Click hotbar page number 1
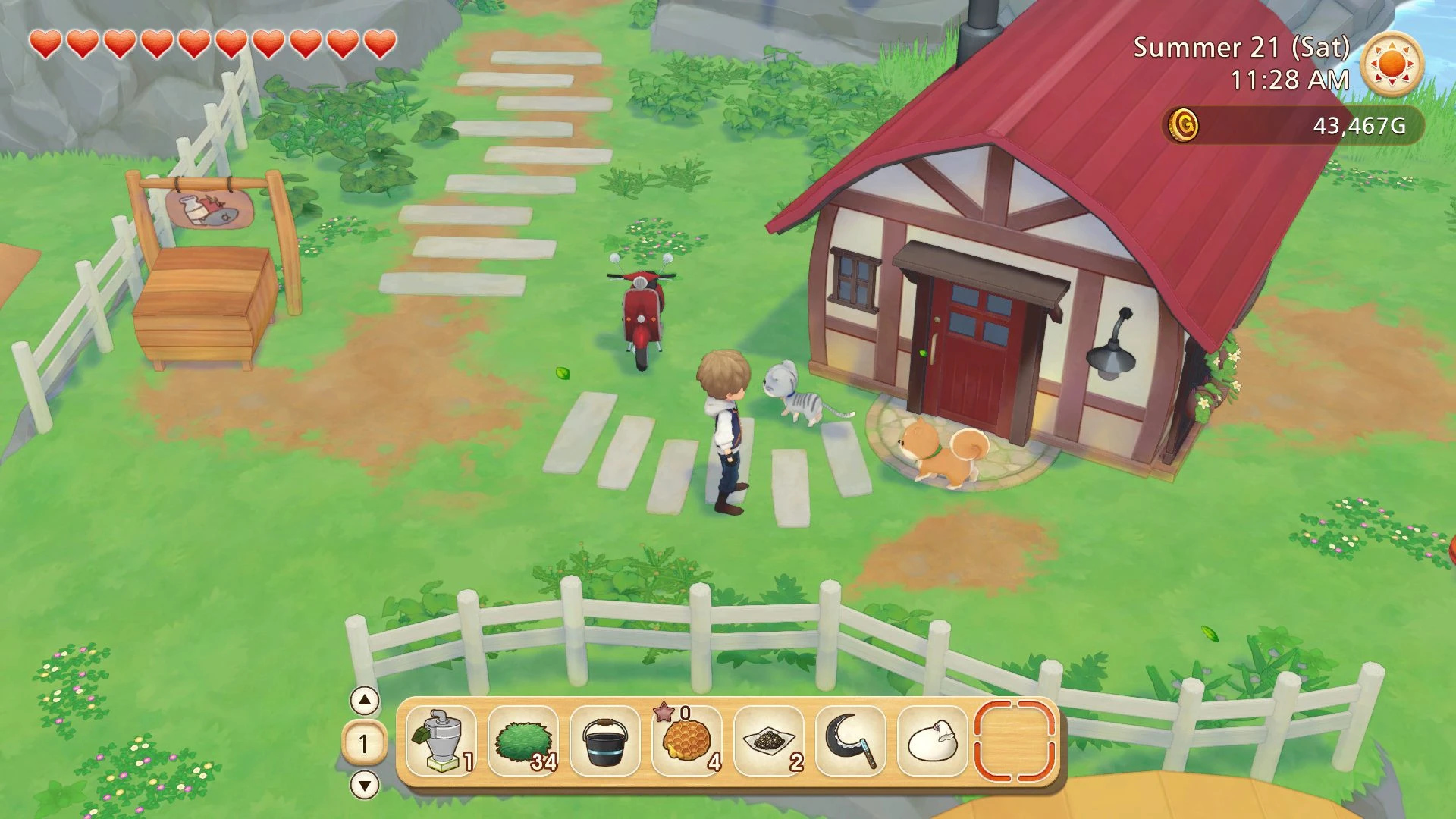Screen dimensions: 1456x819 (x=366, y=746)
